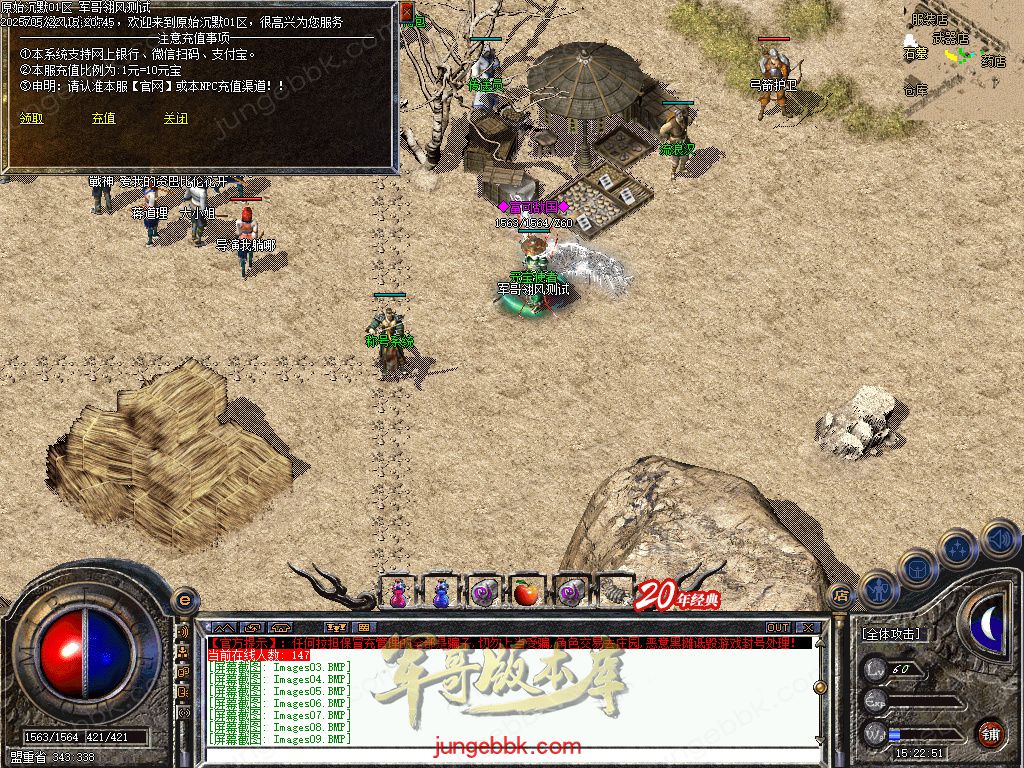Screen dimensions: 1024x768
Task: Use the red apple in the hotbar
Action: point(525,594)
